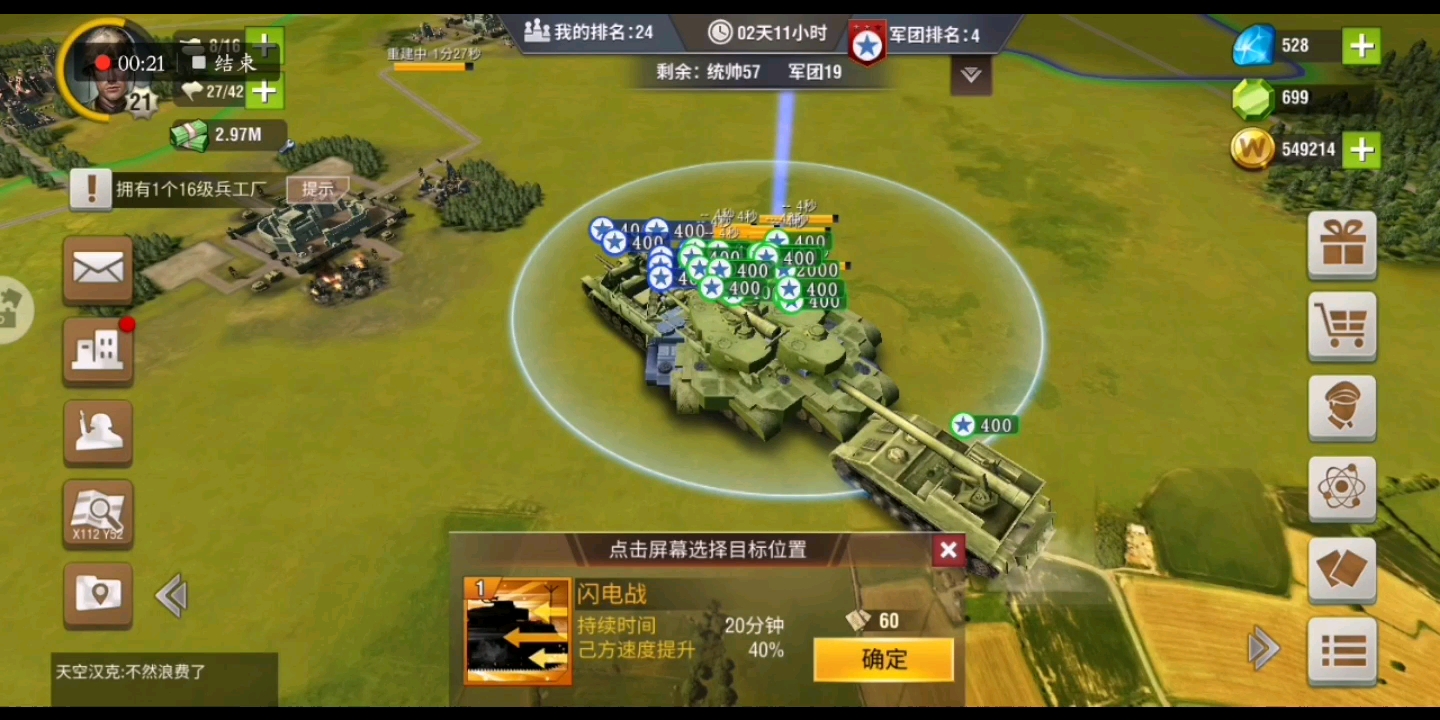This screenshot has width=1440, height=720.
Task: Select the 我的排名:24 ranking entry
Action: pos(590,31)
